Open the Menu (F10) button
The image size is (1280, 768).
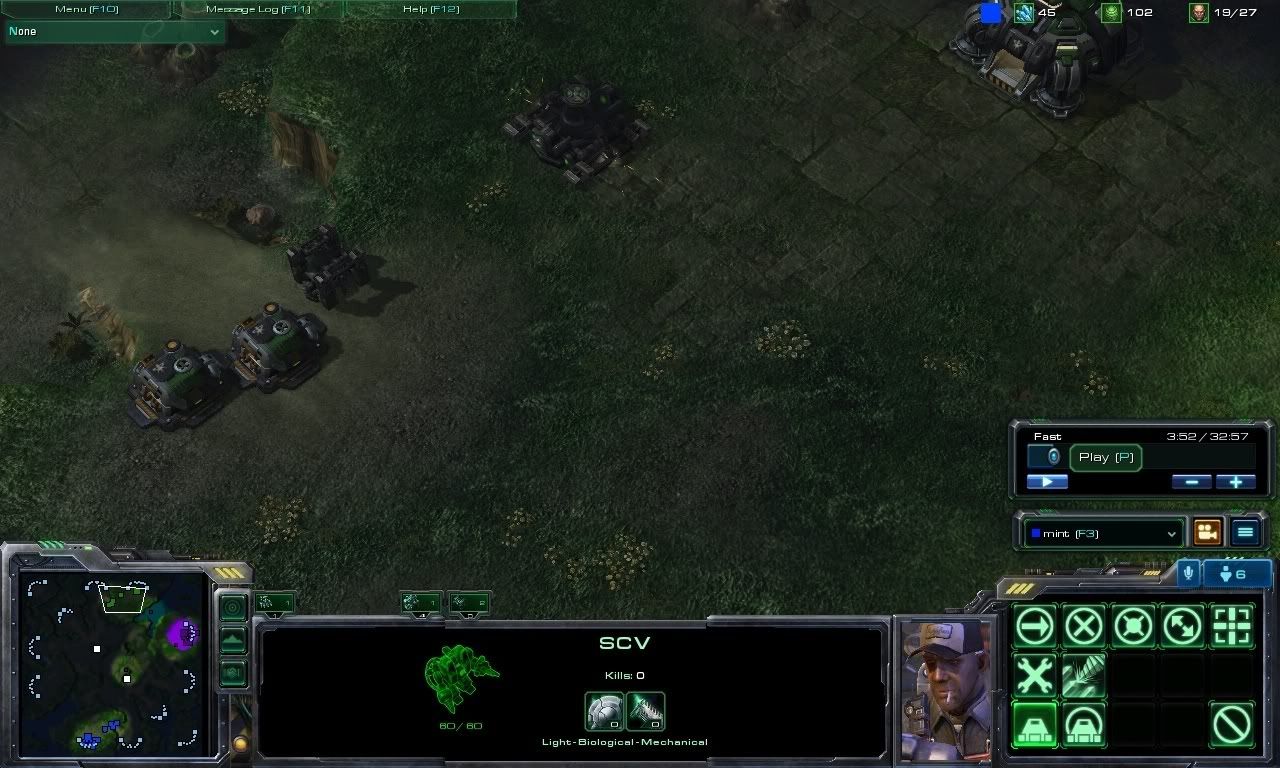[86, 9]
